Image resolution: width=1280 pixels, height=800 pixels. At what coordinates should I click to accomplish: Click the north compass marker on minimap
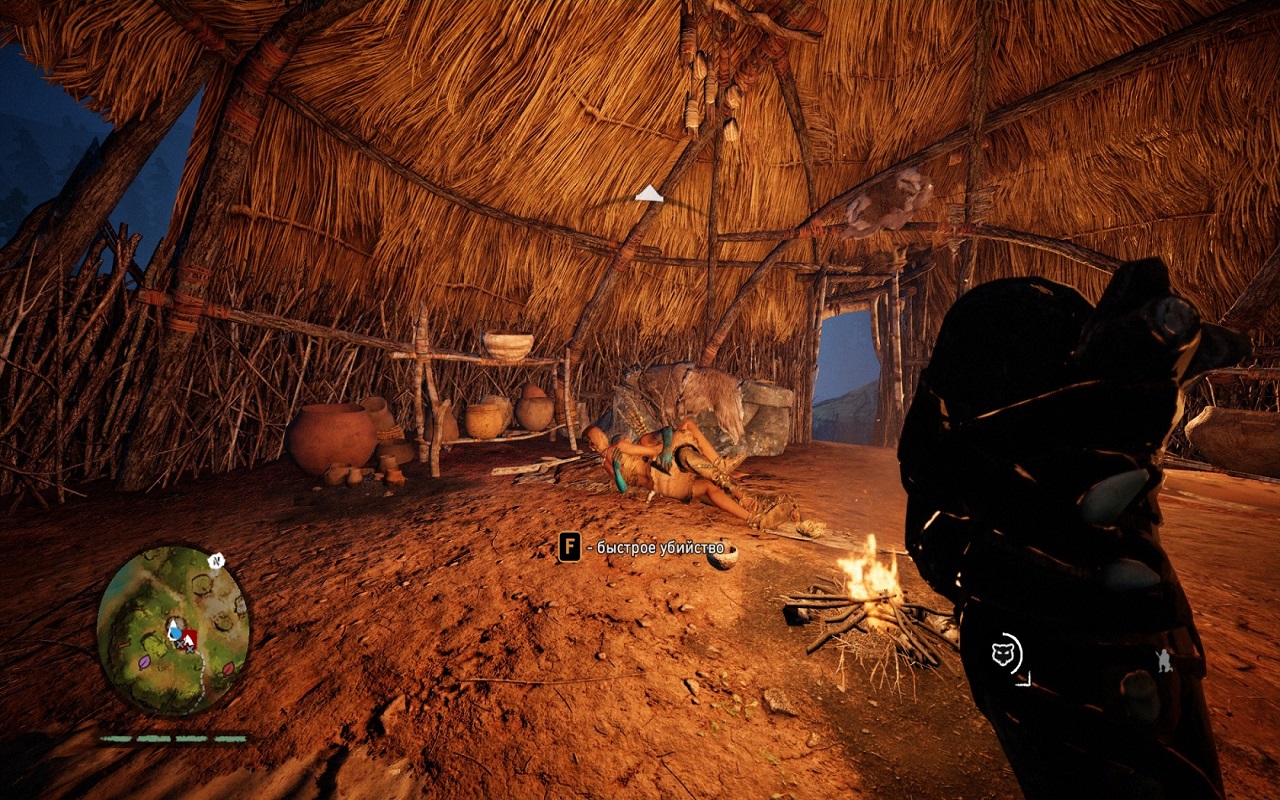coord(216,561)
